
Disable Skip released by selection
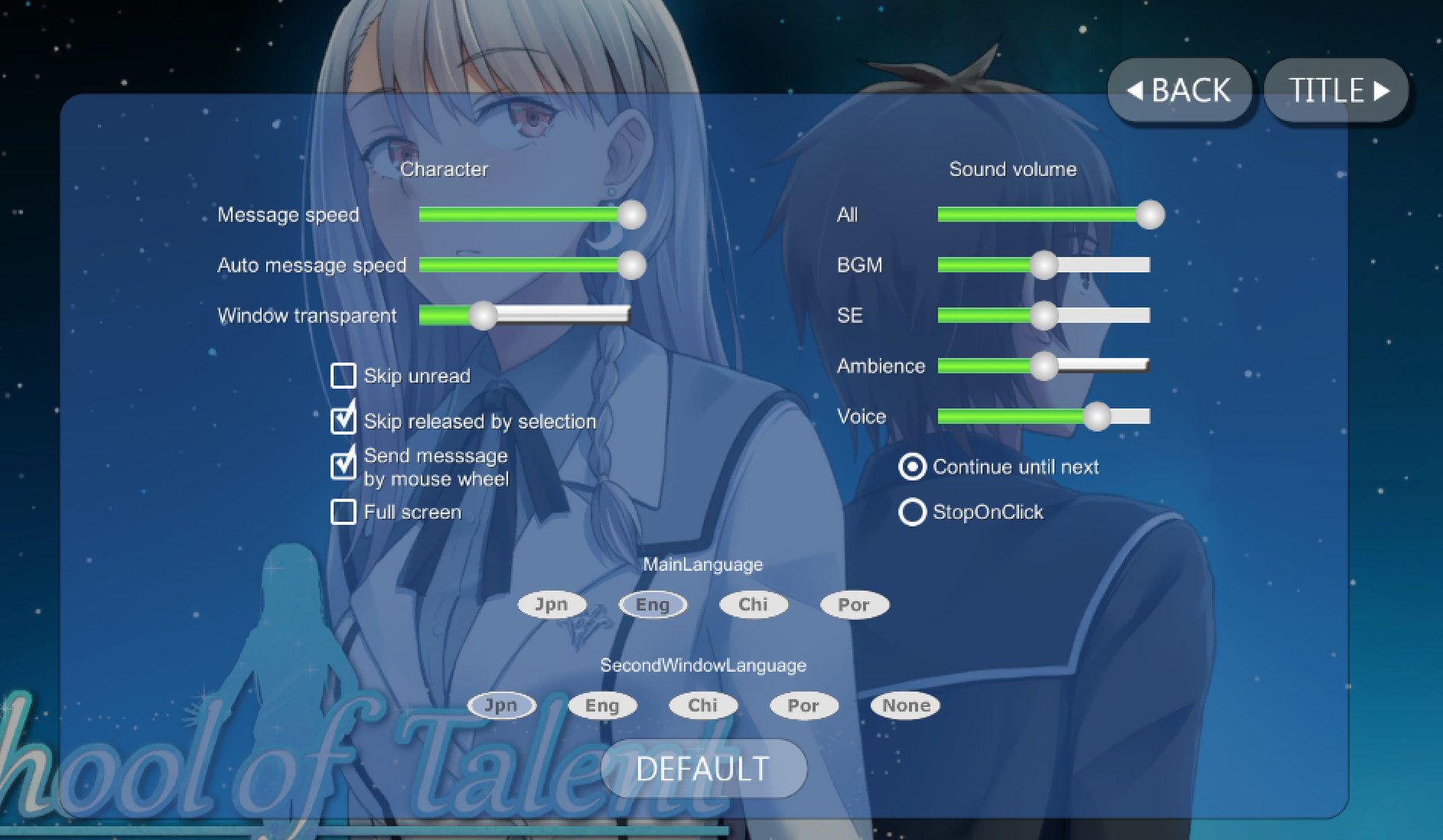coord(342,421)
